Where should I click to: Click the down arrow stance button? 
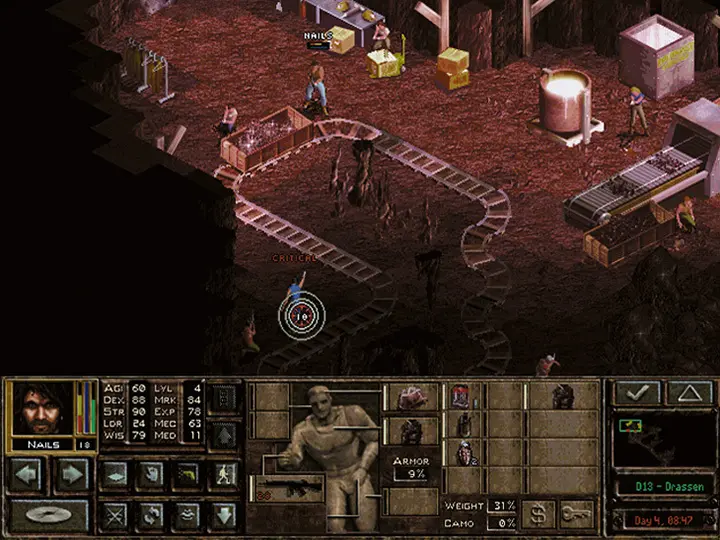223,515
